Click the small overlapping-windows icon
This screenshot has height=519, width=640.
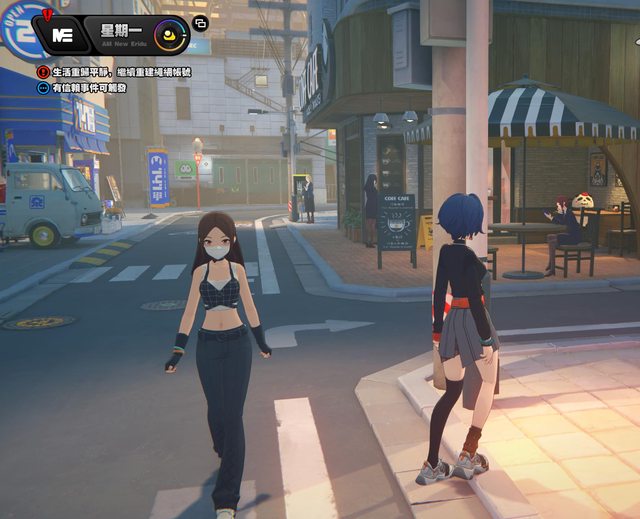[200, 23]
